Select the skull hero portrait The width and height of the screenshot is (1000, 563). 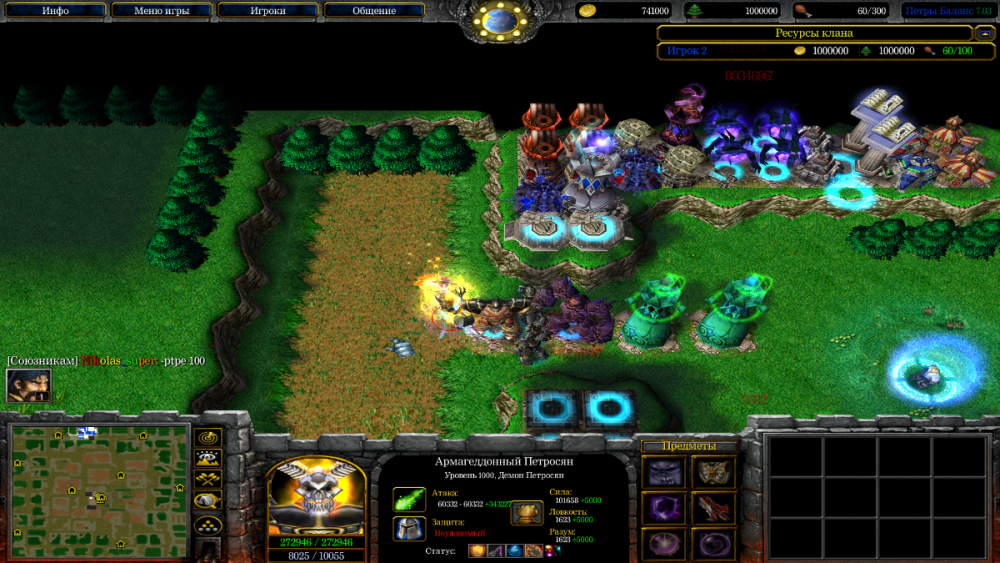coord(316,497)
